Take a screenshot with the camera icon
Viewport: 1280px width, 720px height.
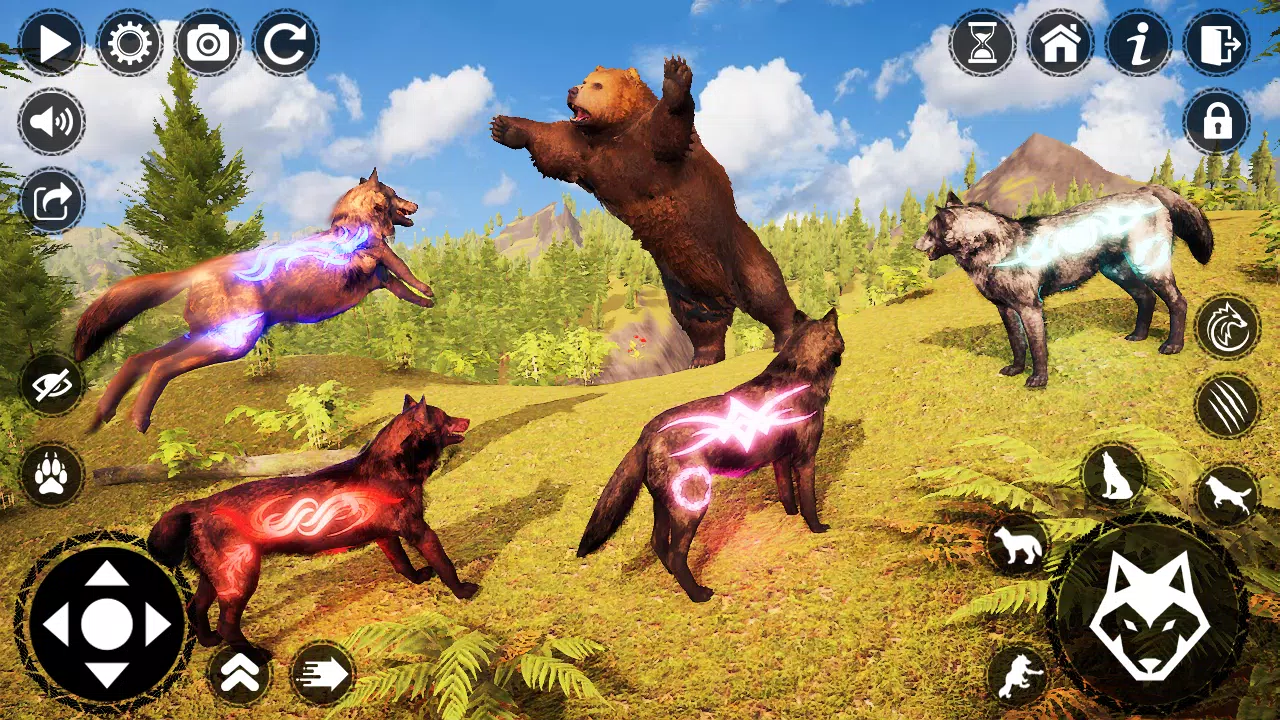pyautogui.click(x=207, y=42)
